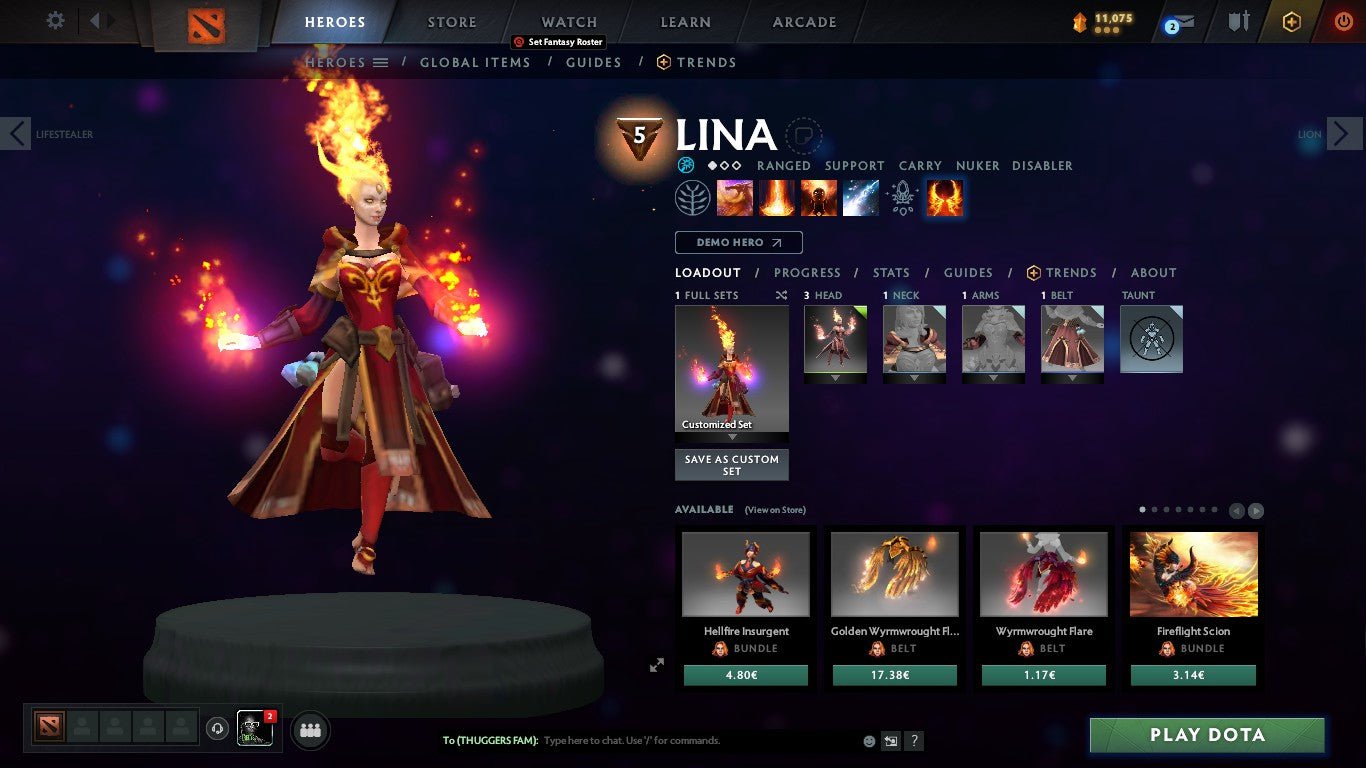Image resolution: width=1366 pixels, height=768 pixels.
Task: Toggle the power button in the top right
Action: click(x=1346, y=21)
